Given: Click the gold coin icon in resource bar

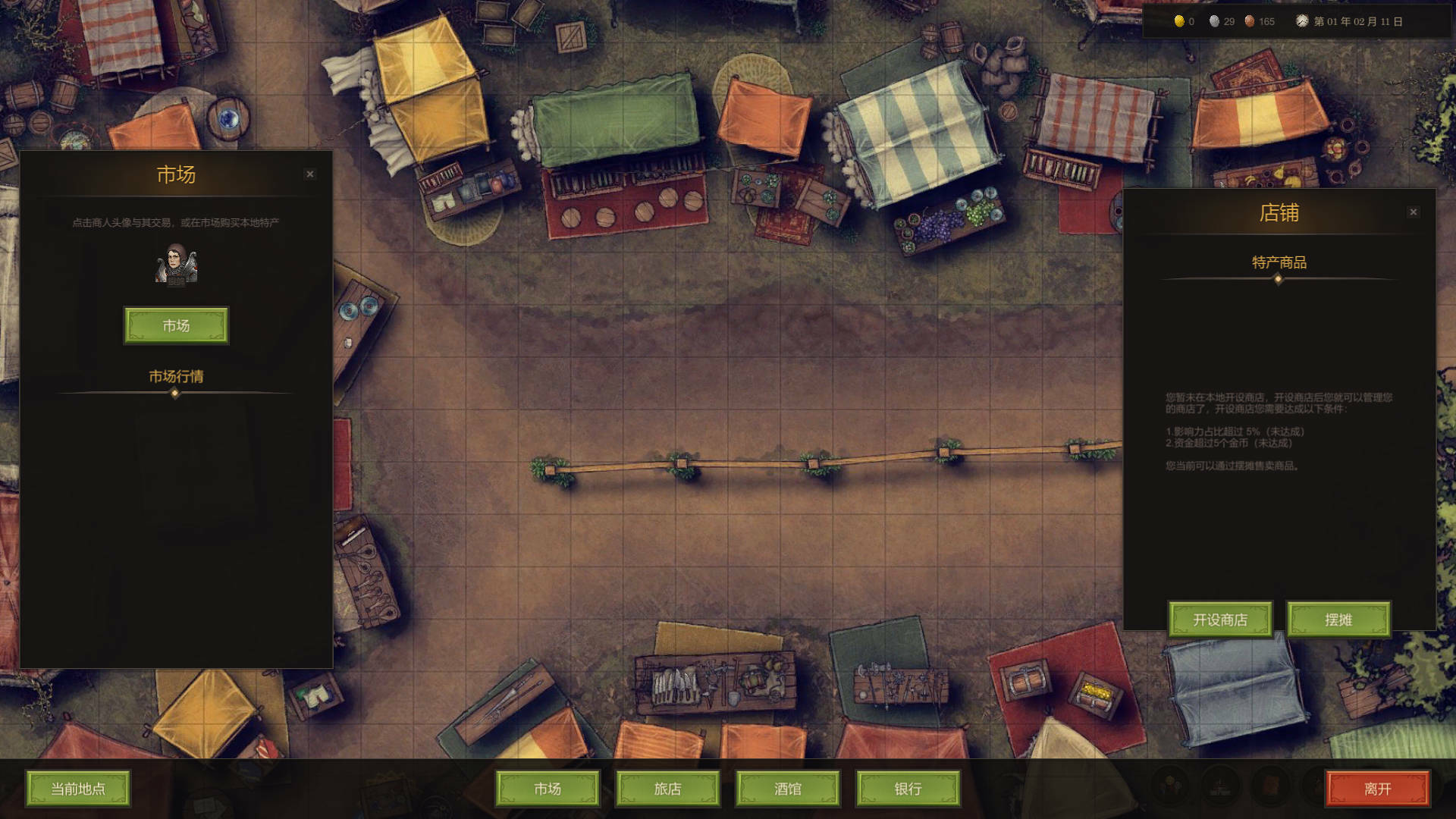Looking at the screenshot, I should coord(1181,22).
